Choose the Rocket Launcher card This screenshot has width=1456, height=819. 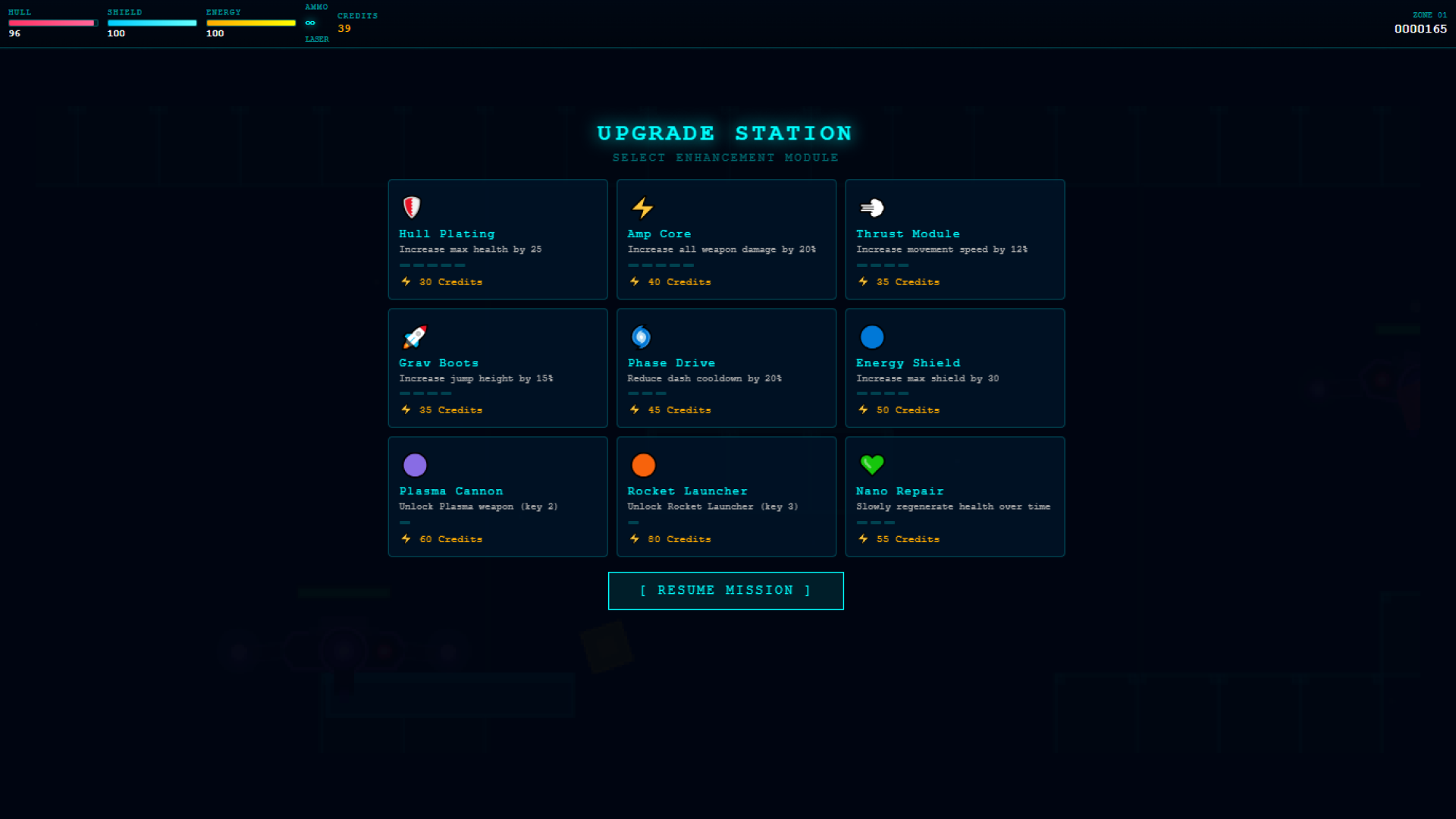coord(726,497)
